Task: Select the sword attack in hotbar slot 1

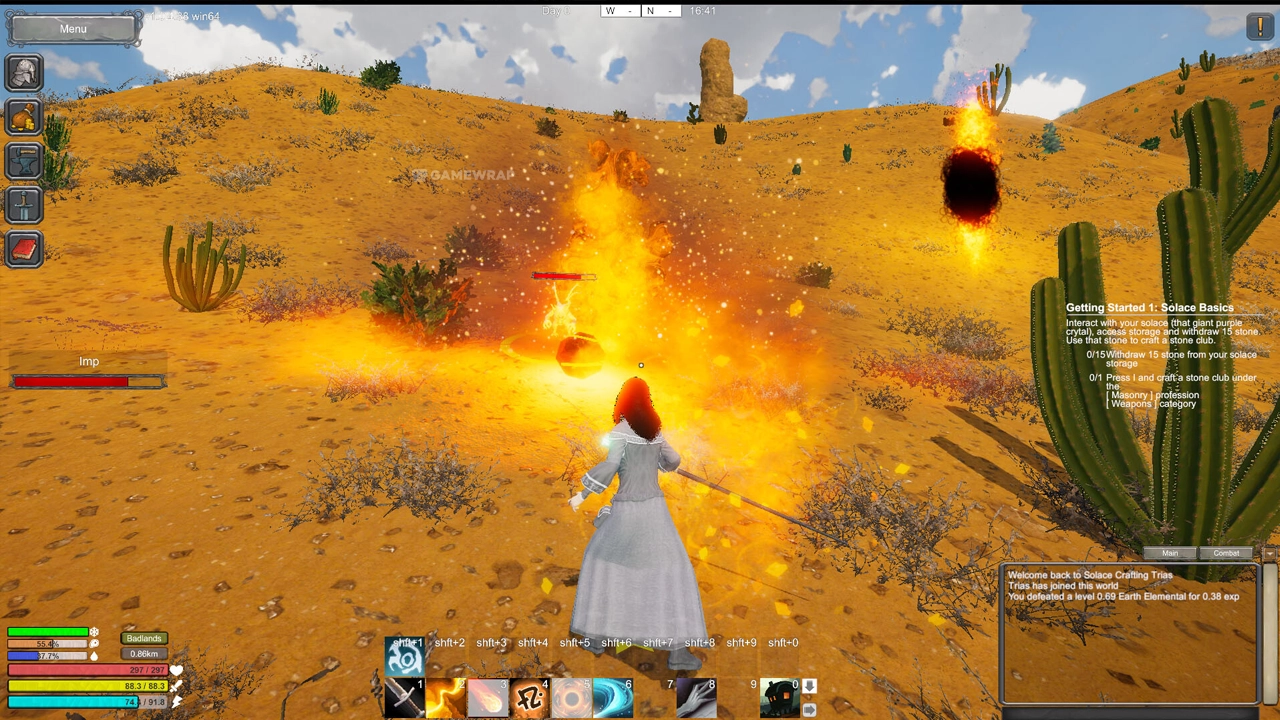Action: pos(404,698)
